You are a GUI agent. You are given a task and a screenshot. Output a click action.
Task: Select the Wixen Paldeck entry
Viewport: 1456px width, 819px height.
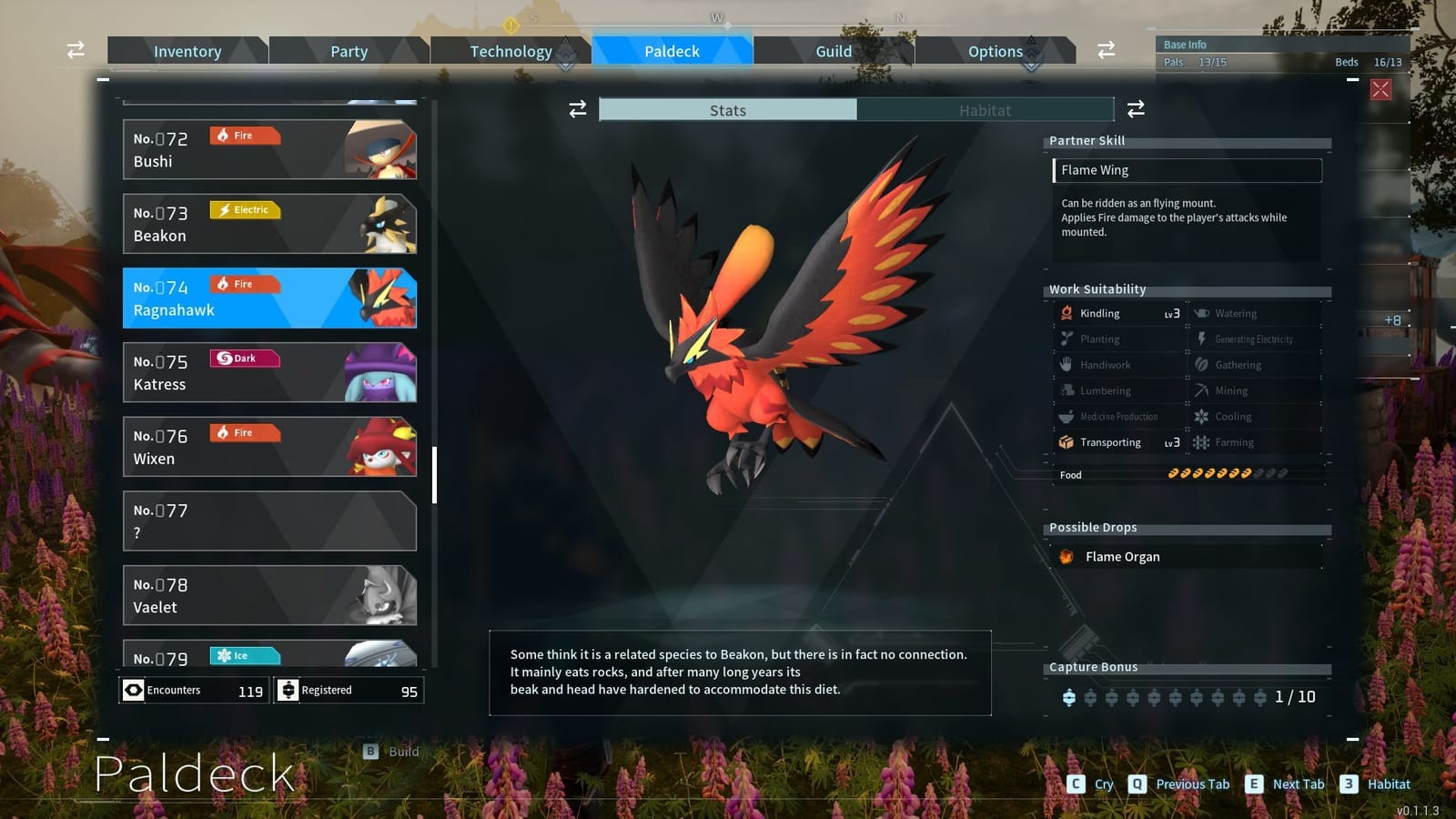270,446
